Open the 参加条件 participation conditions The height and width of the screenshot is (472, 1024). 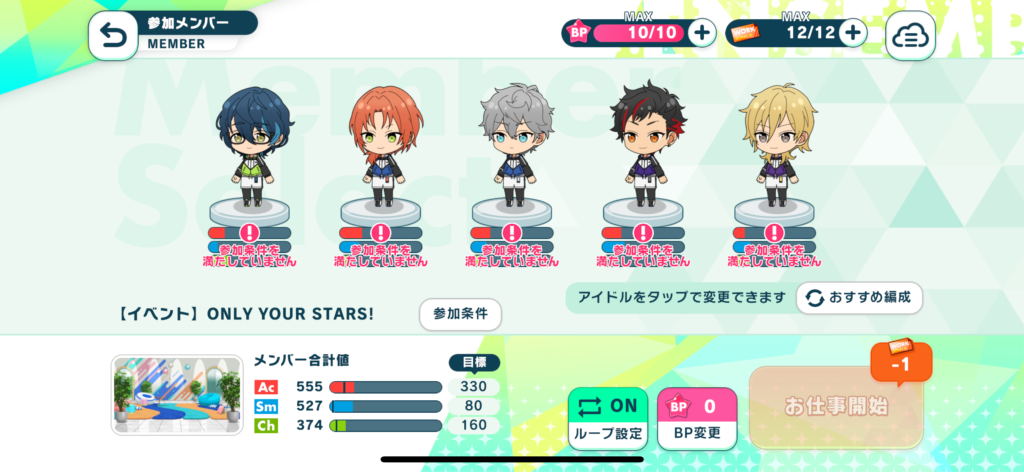[x=460, y=314]
